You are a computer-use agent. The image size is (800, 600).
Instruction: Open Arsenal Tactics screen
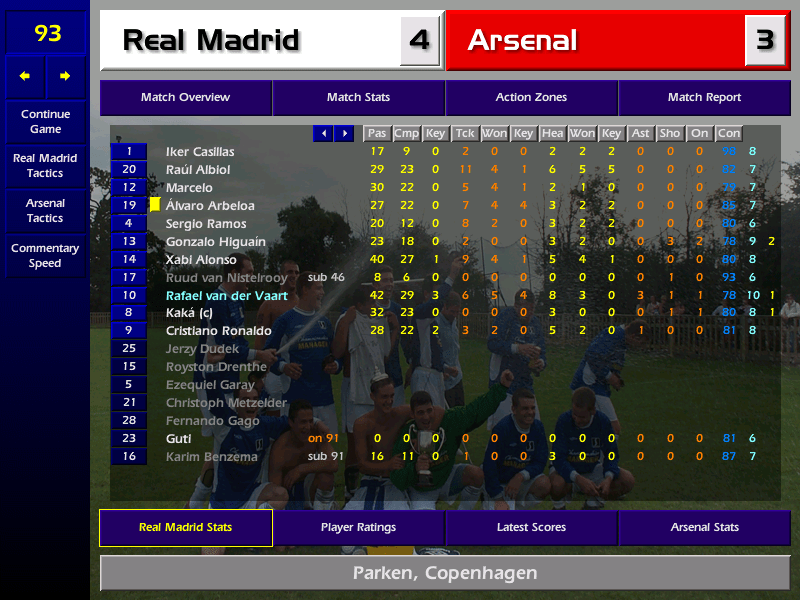click(45, 210)
